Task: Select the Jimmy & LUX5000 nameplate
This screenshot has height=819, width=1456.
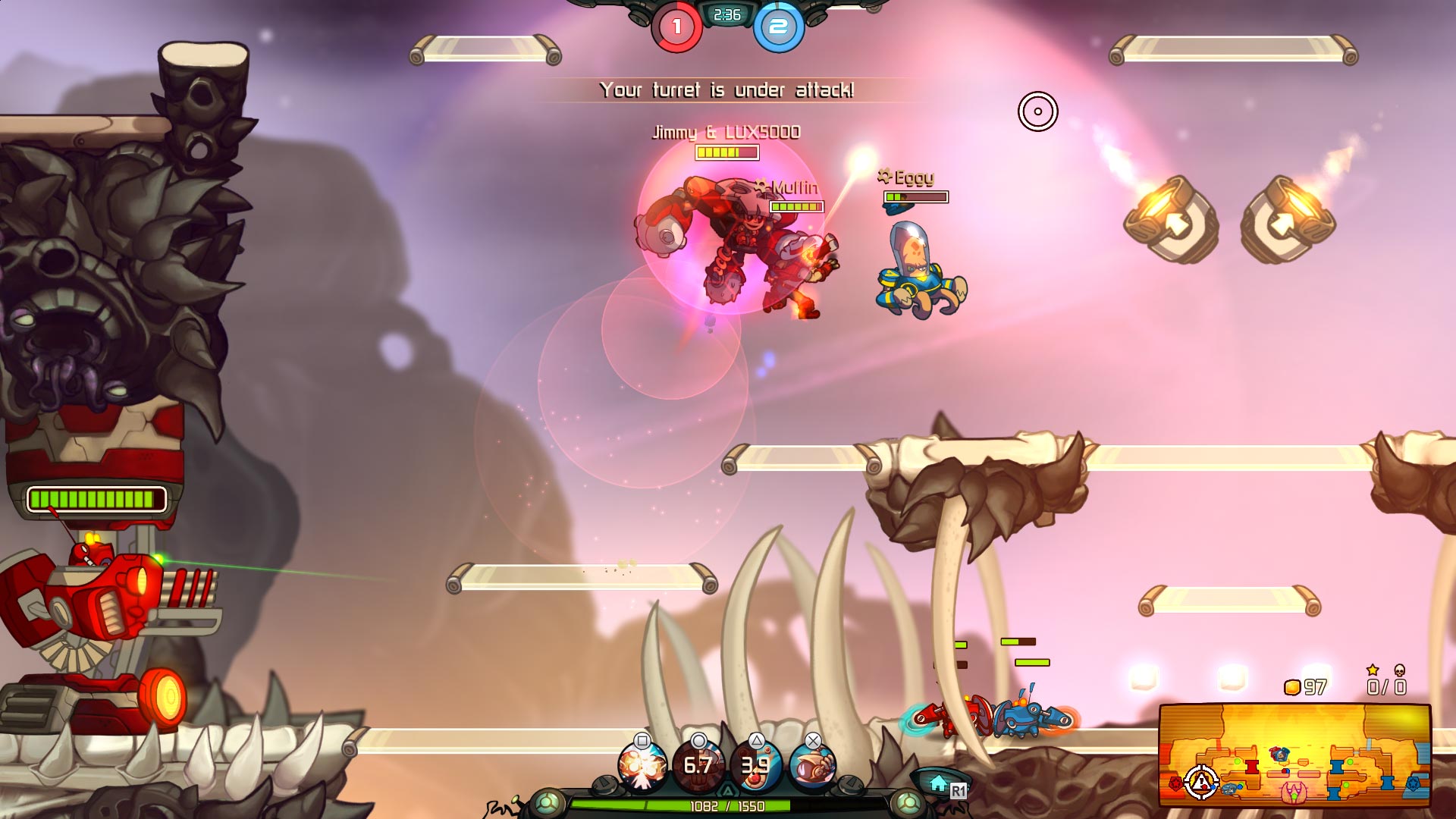Action: [725, 131]
